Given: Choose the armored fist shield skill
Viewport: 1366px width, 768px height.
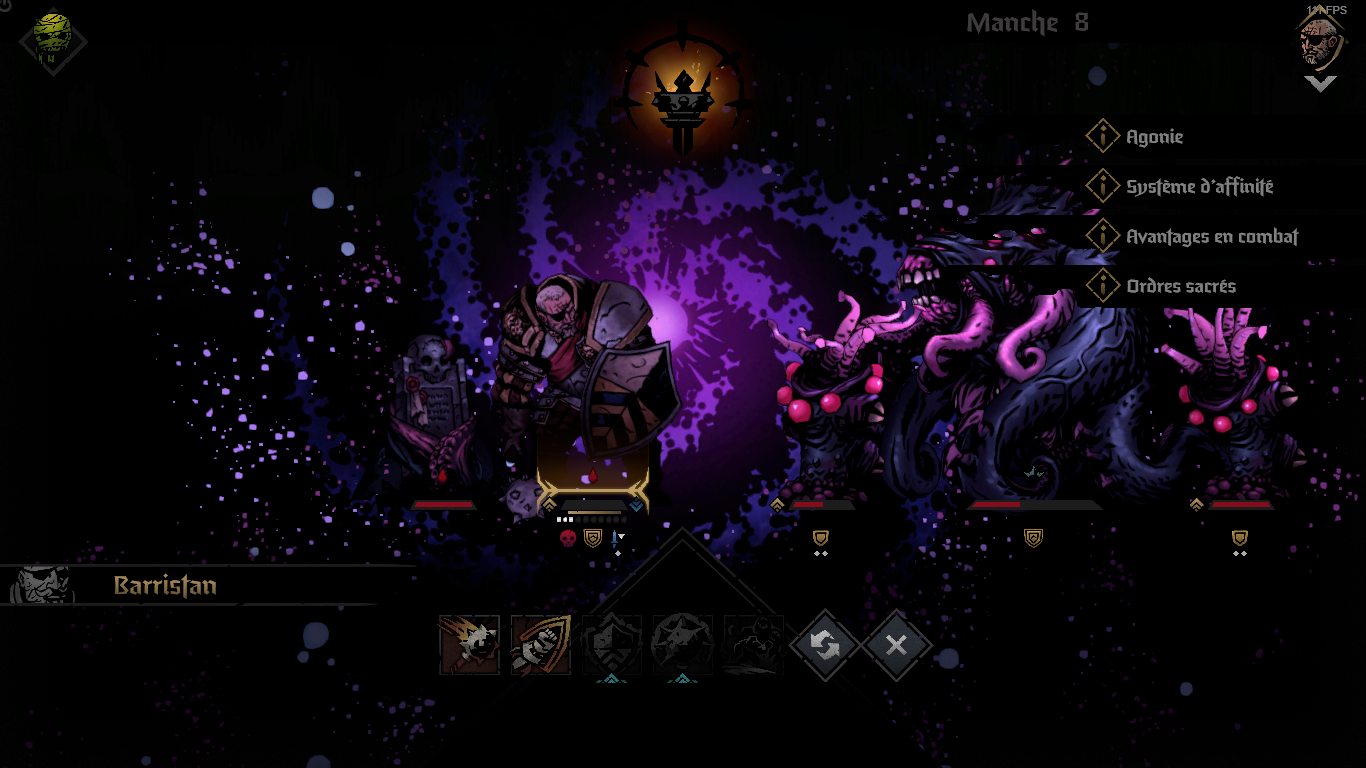Looking at the screenshot, I should click(541, 645).
